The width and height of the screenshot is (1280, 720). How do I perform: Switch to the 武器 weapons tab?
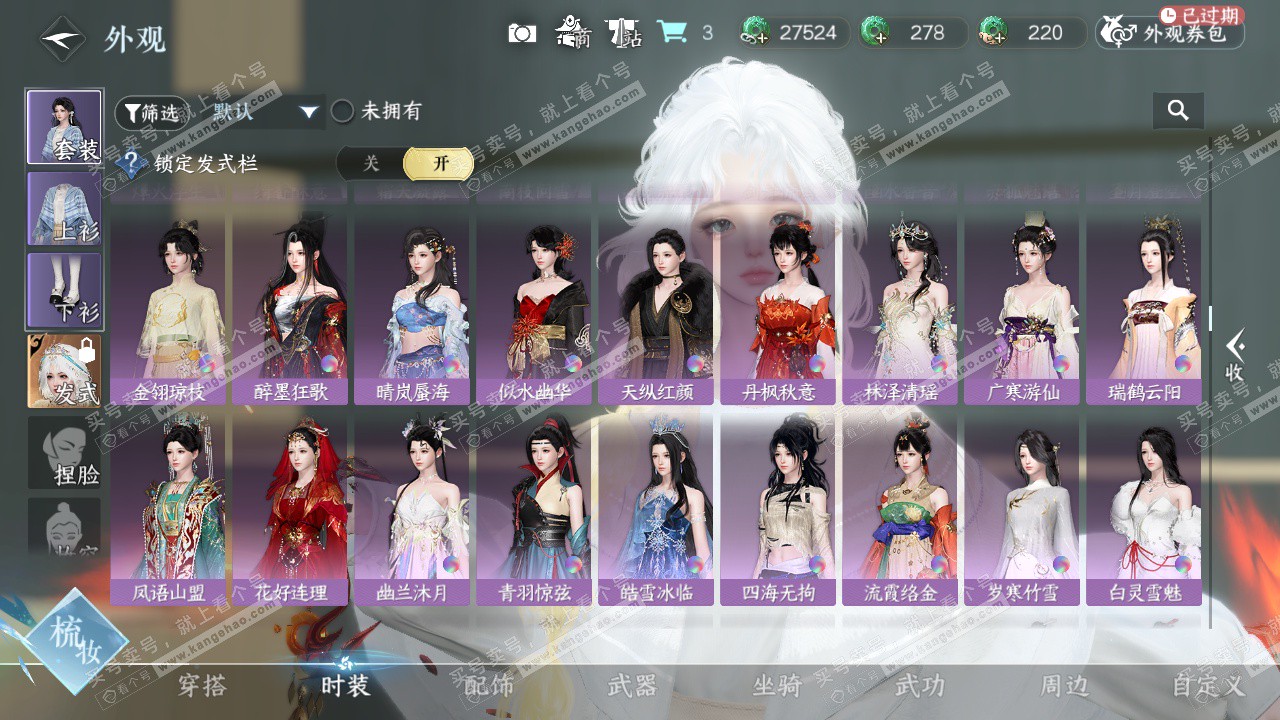(x=632, y=685)
